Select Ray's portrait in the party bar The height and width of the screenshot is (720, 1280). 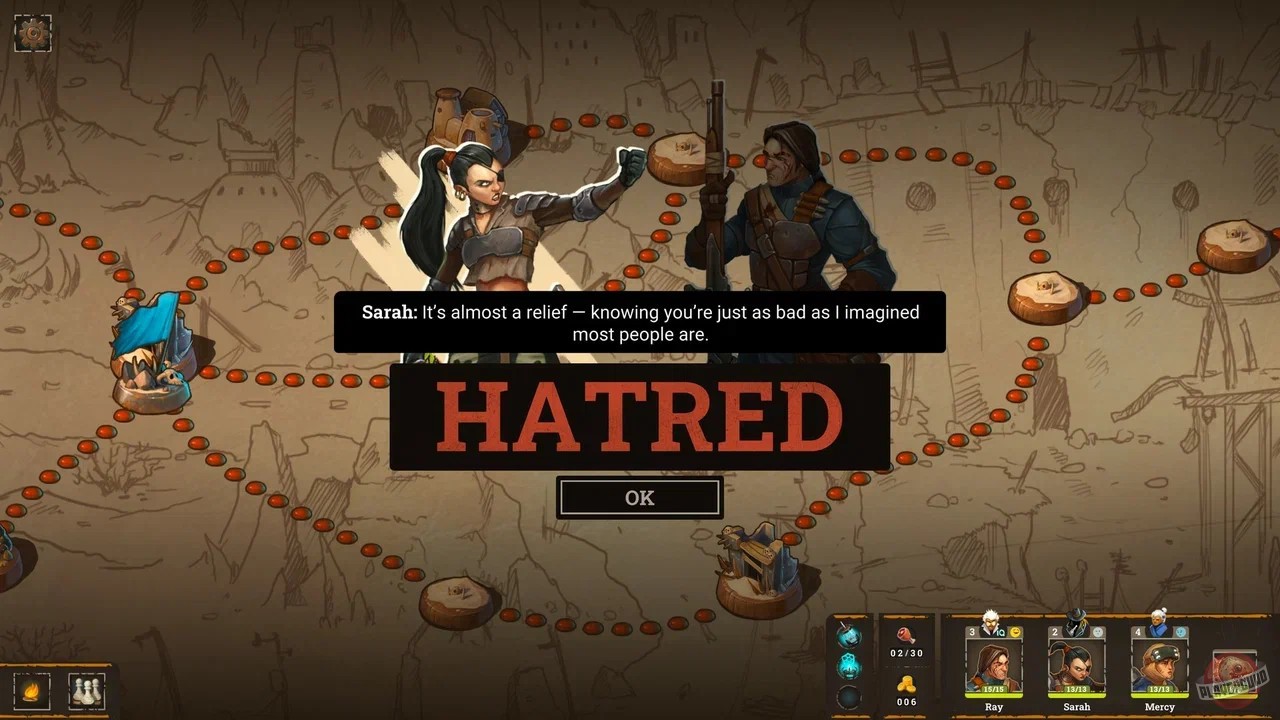[x=995, y=667]
